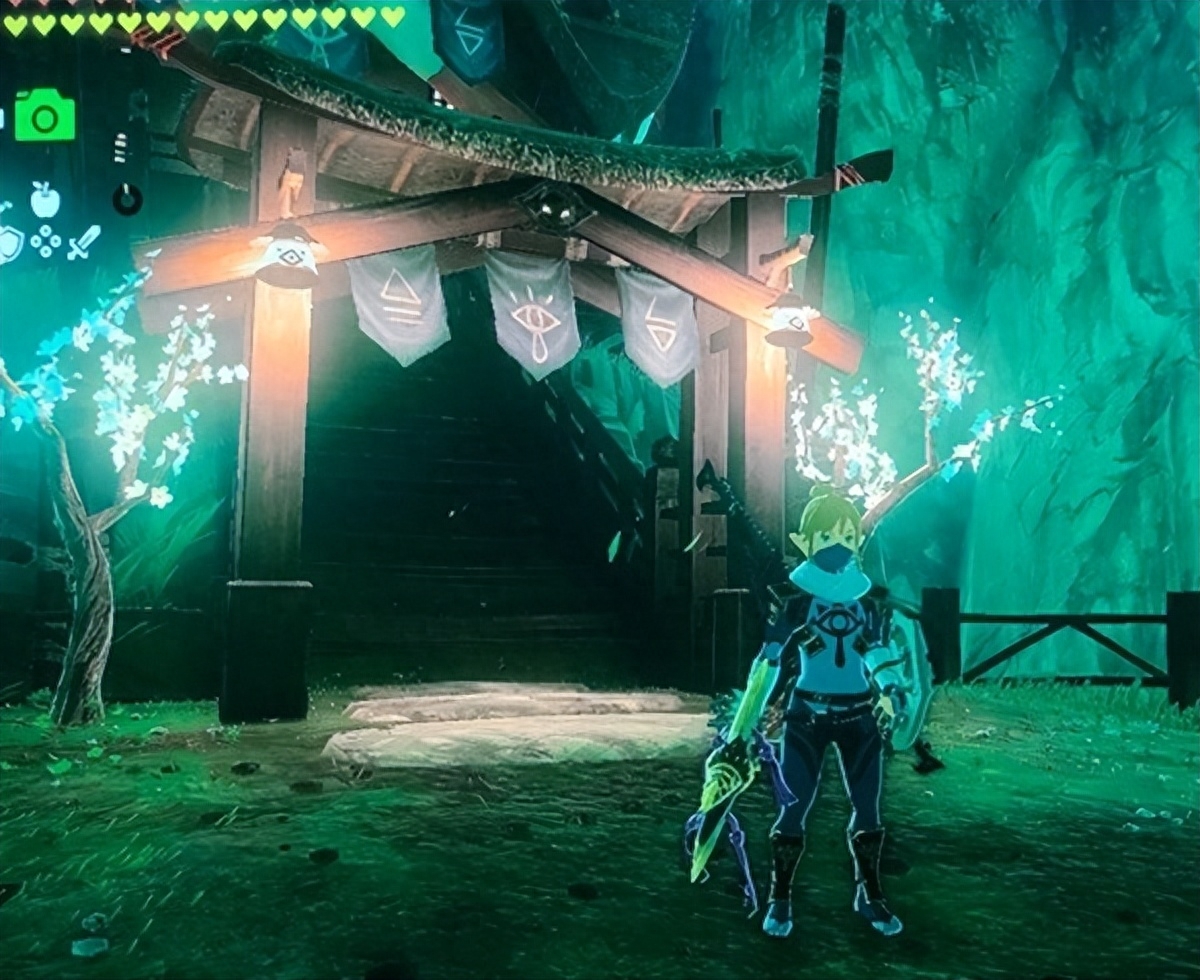Image resolution: width=1200 pixels, height=980 pixels.
Task: Open the green camera ability icon
Action: click(44, 116)
